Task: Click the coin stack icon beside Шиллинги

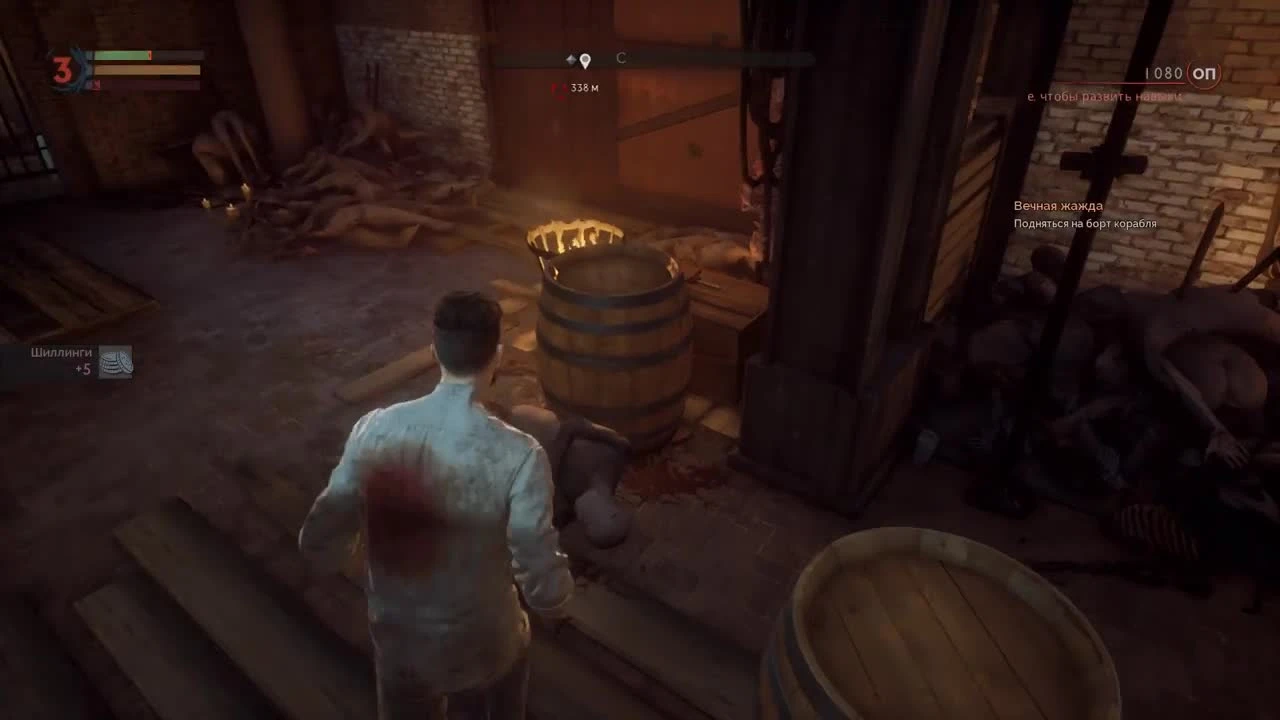Action: [118, 362]
